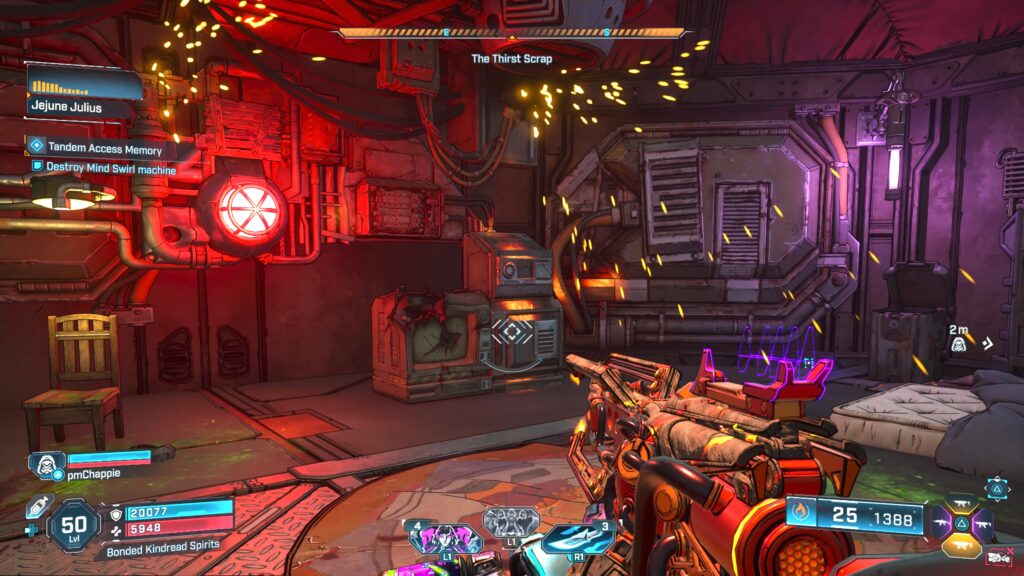
Task: Click the level 50 hexagon badge
Action: click(x=73, y=524)
